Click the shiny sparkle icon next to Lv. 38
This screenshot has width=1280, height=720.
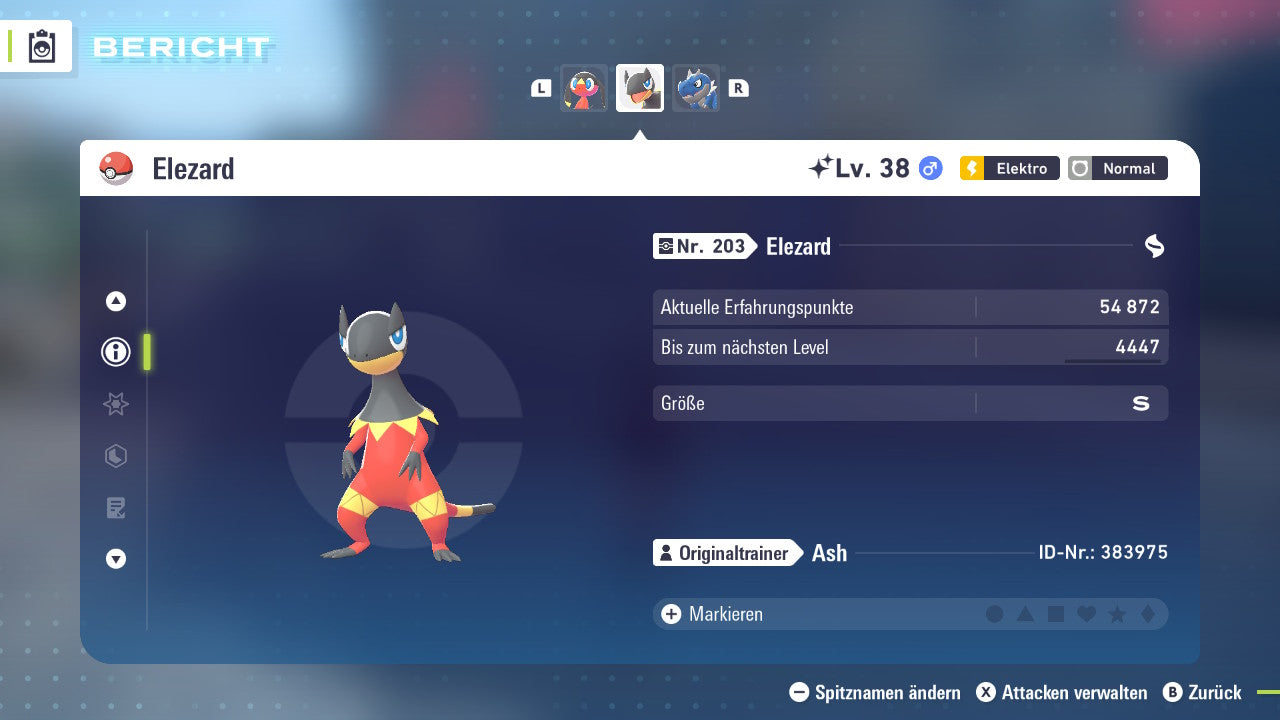pos(820,168)
